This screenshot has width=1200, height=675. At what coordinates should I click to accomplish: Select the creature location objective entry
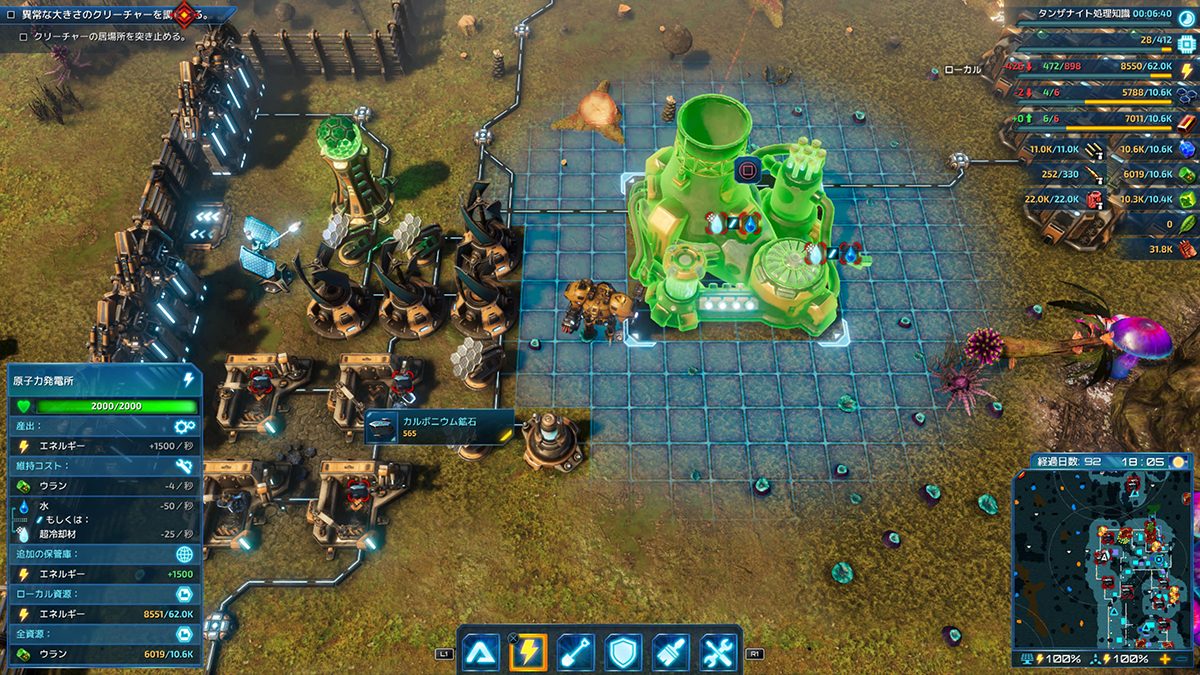(x=112, y=37)
